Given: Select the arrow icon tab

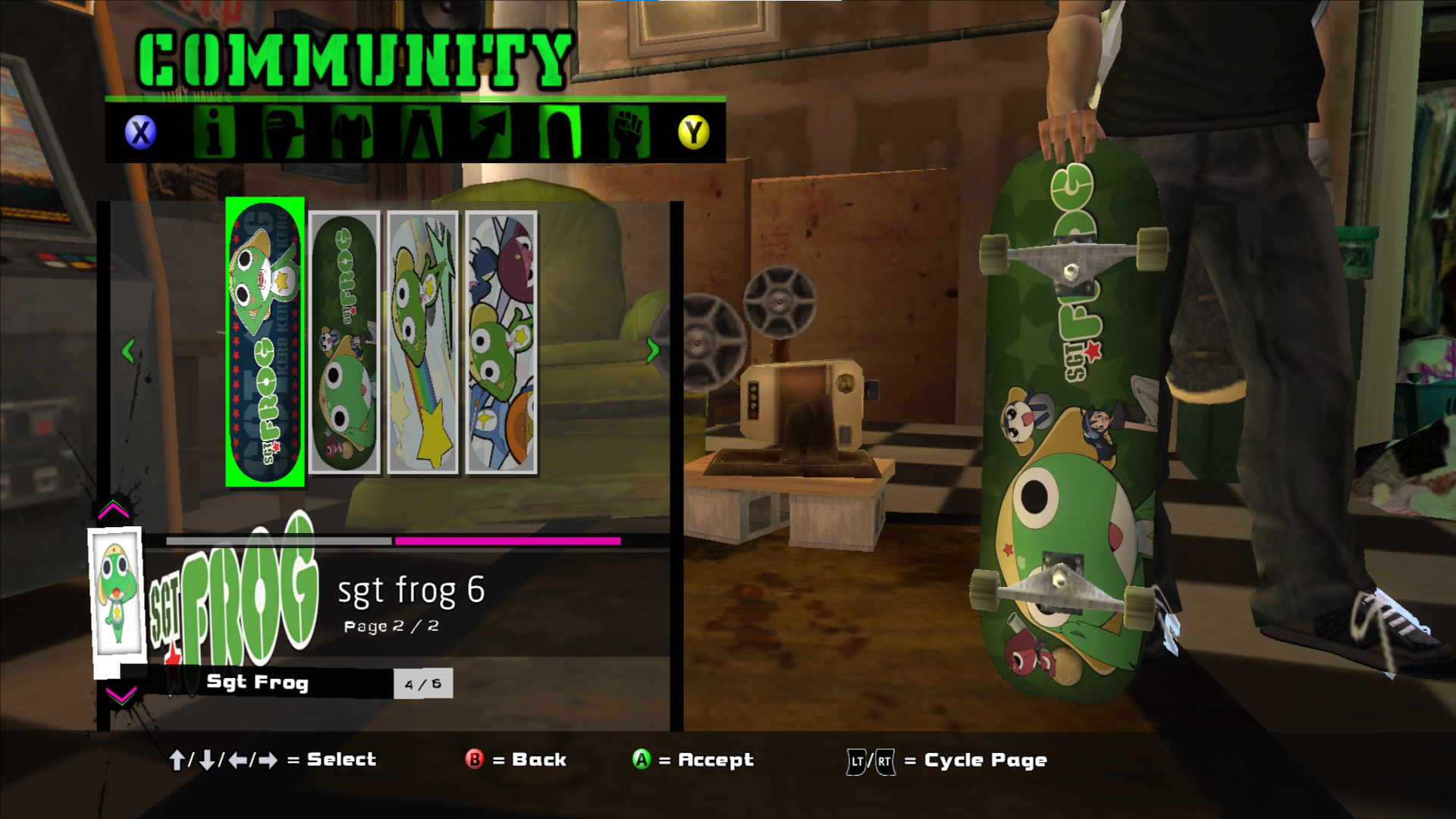Looking at the screenshot, I should [491, 133].
